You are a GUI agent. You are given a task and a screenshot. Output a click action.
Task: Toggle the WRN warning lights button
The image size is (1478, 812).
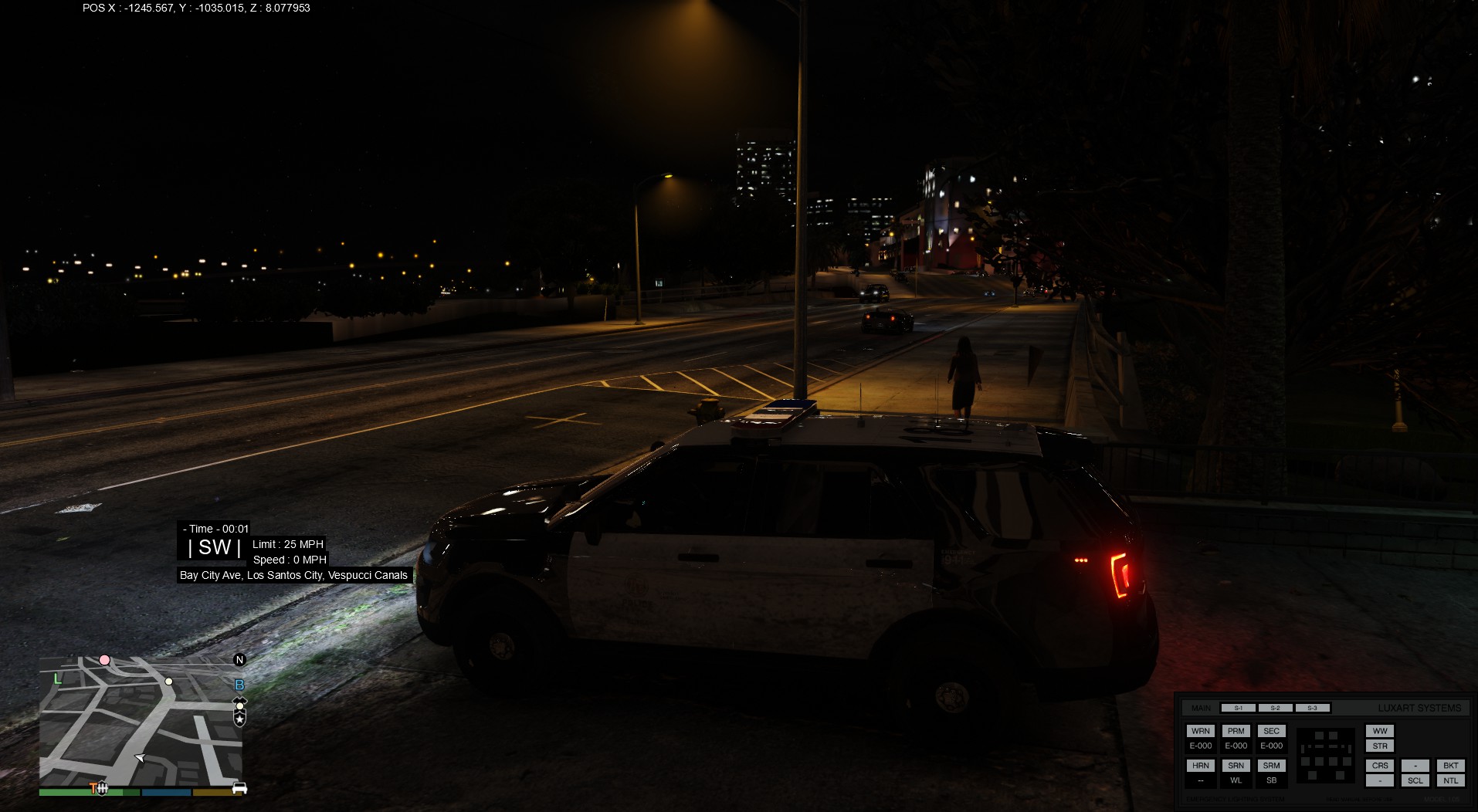[x=1200, y=731]
